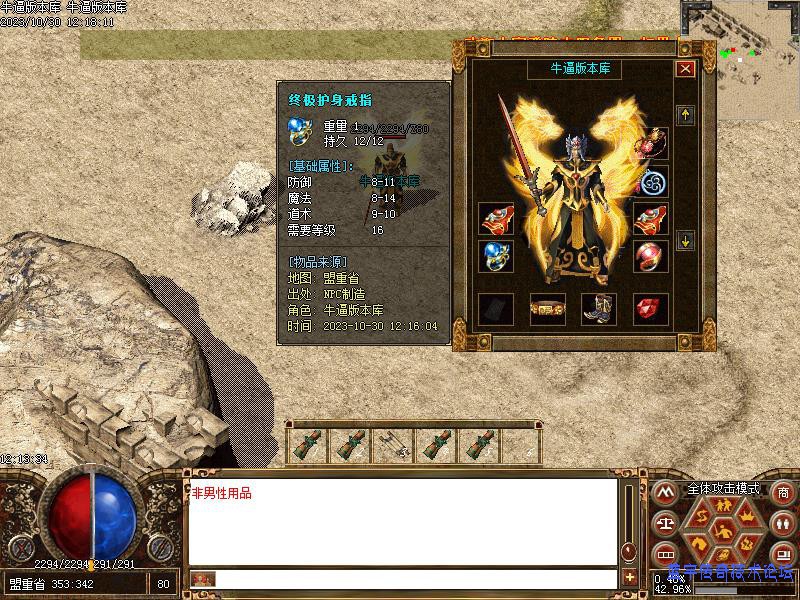This screenshot has height=600, width=800.
Task: Click the mountain-shaped M round button
Action: point(664,493)
